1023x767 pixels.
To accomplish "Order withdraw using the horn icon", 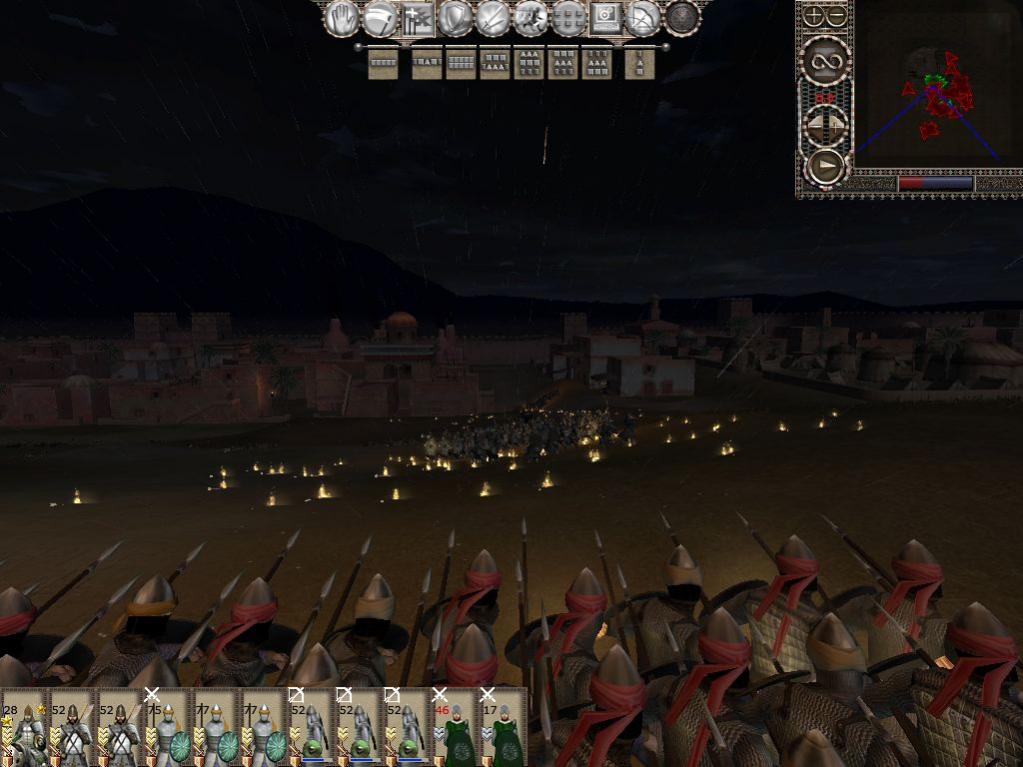I will 379,18.
